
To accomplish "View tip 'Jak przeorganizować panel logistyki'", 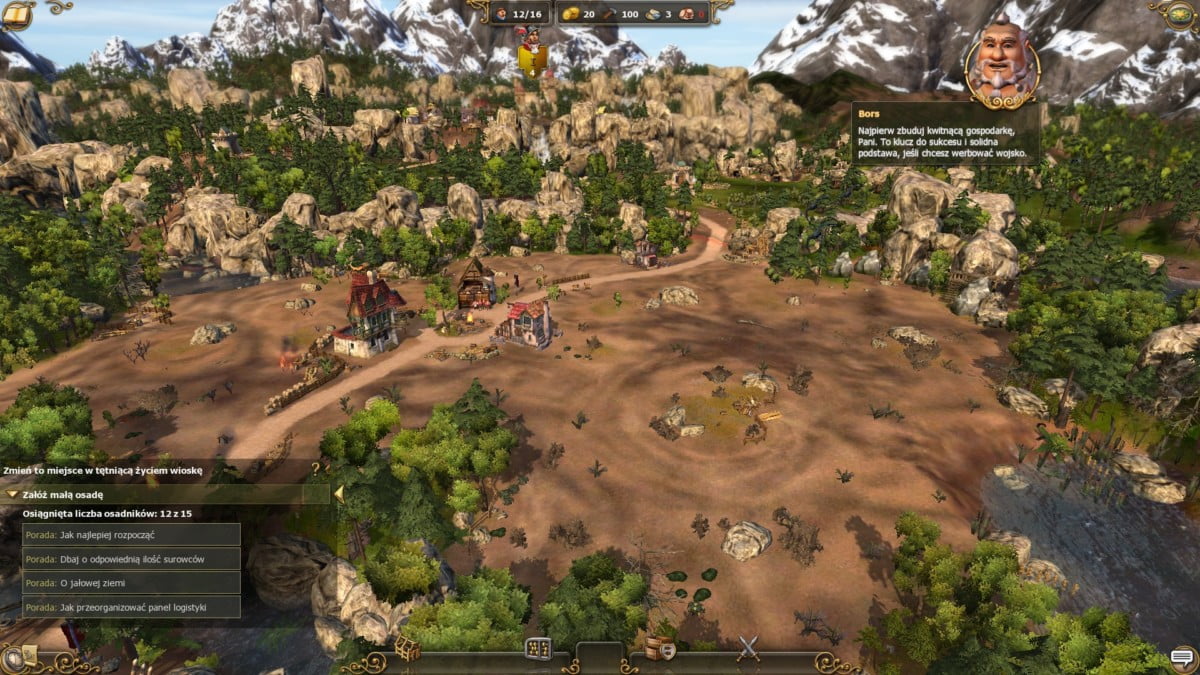I will click(131, 606).
